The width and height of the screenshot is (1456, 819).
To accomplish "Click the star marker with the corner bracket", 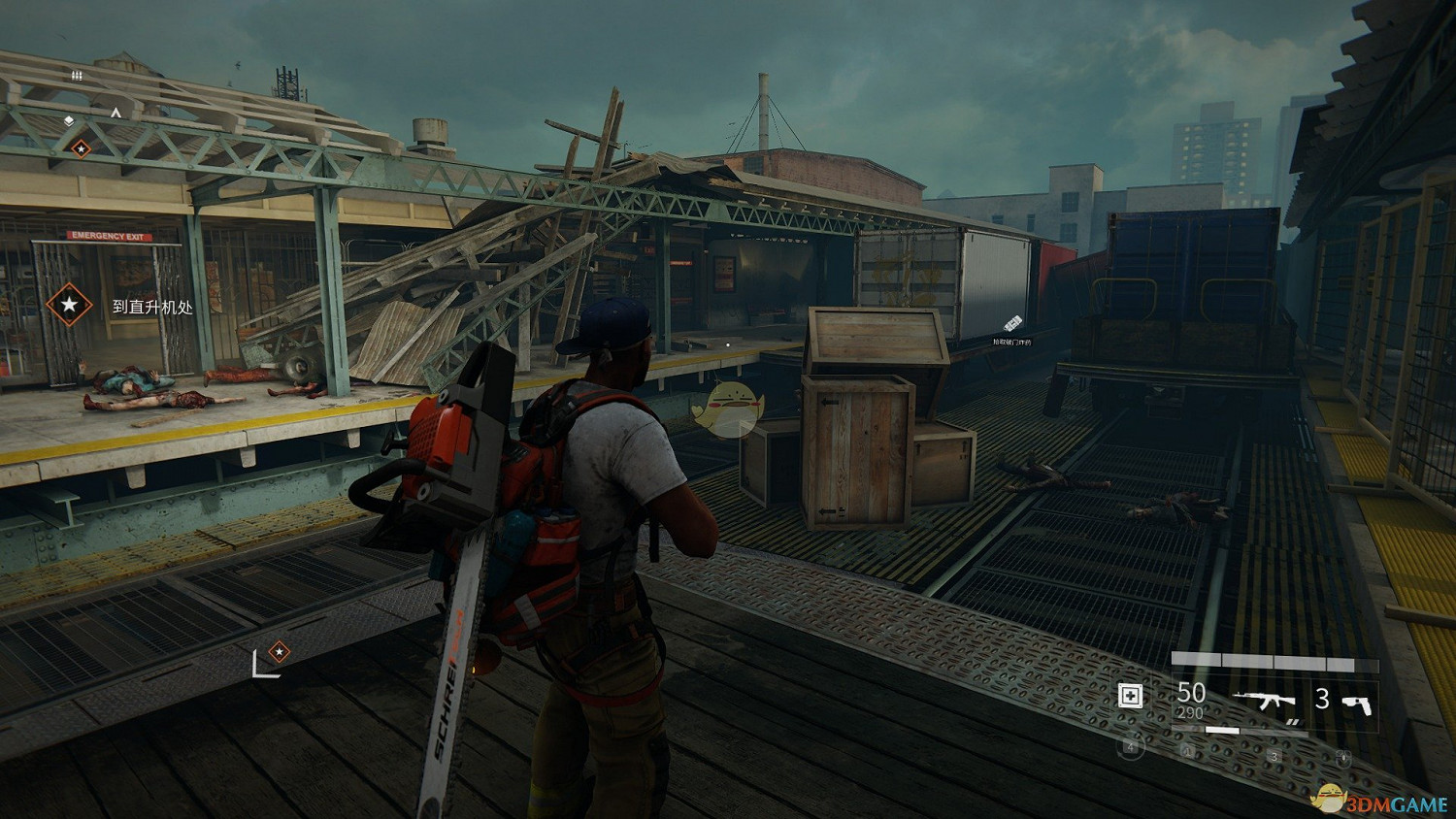I will [279, 651].
